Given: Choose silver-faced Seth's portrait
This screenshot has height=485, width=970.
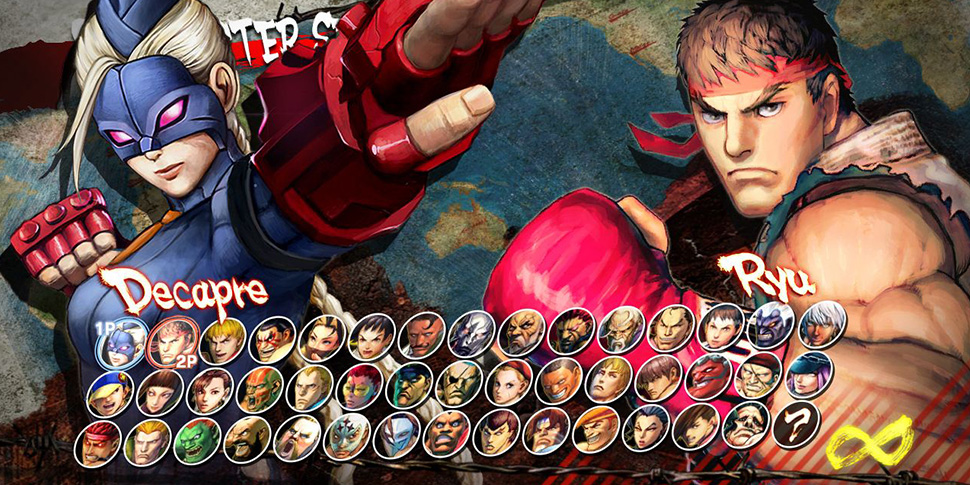Looking at the screenshot, I should [x=471, y=335].
